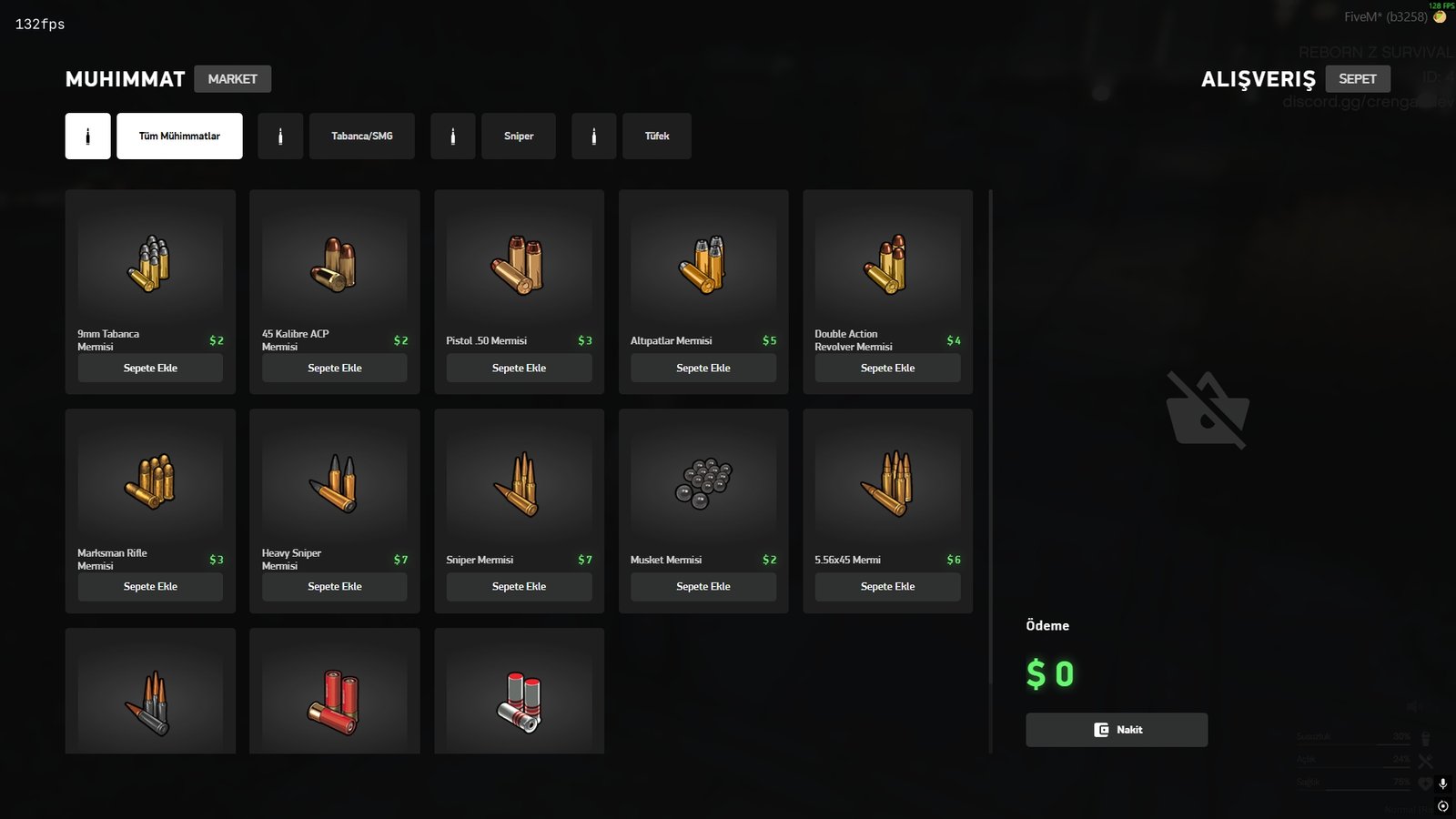
Task: Click the coin icon next to FiveM text
Action: tap(1441, 15)
